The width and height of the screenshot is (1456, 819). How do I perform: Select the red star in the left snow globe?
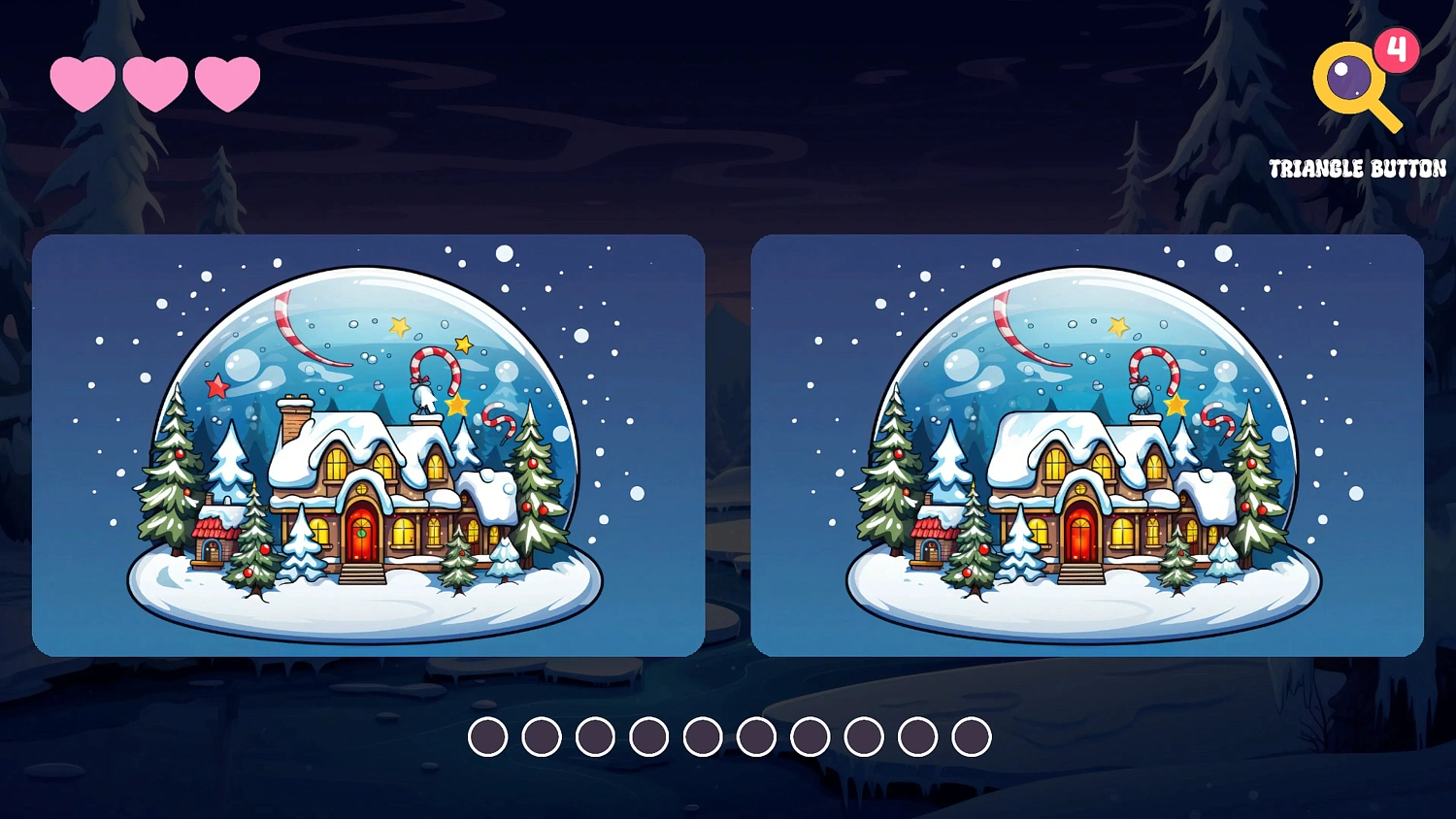click(215, 384)
